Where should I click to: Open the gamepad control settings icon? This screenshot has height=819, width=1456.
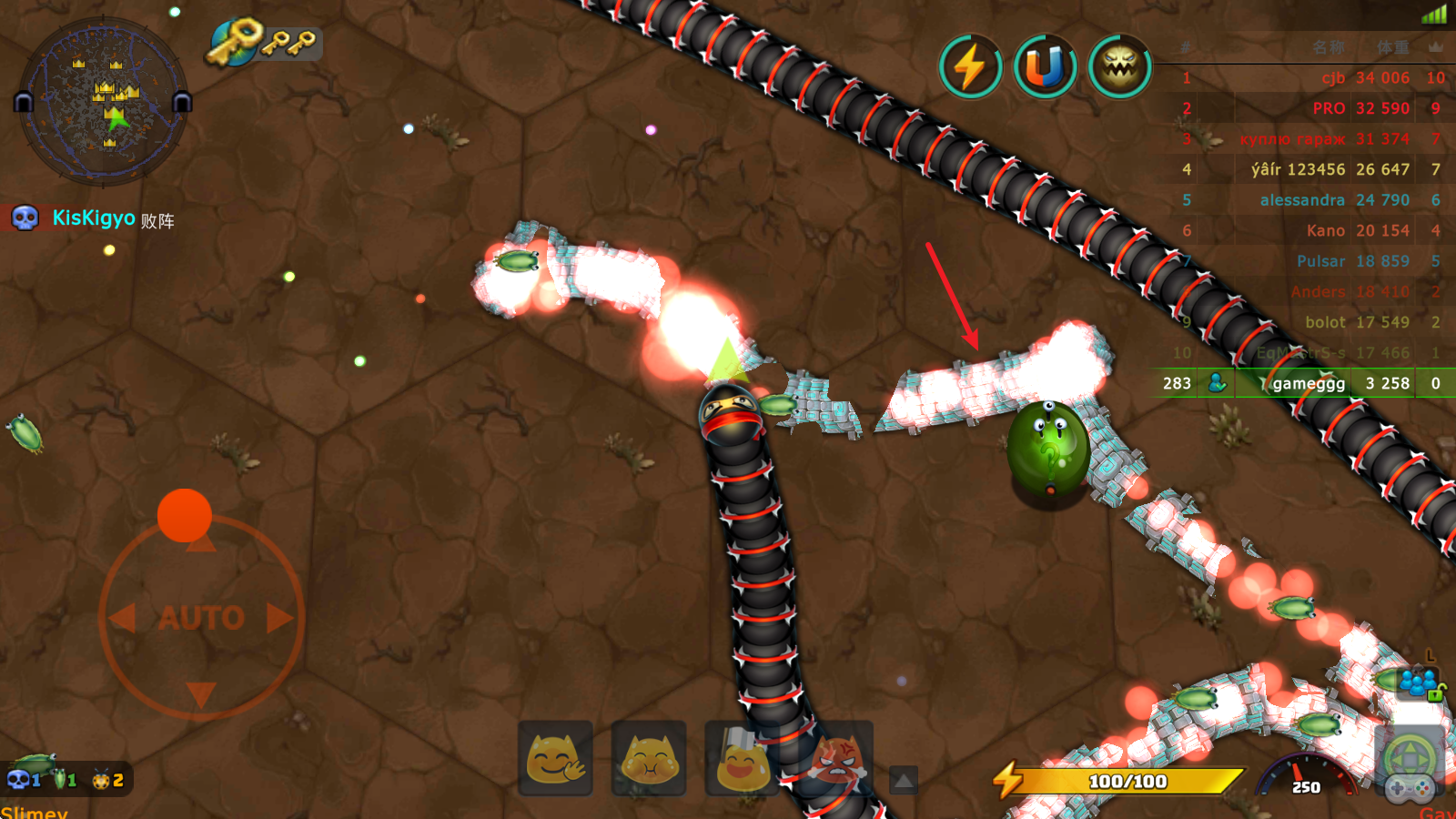(x=1410, y=787)
